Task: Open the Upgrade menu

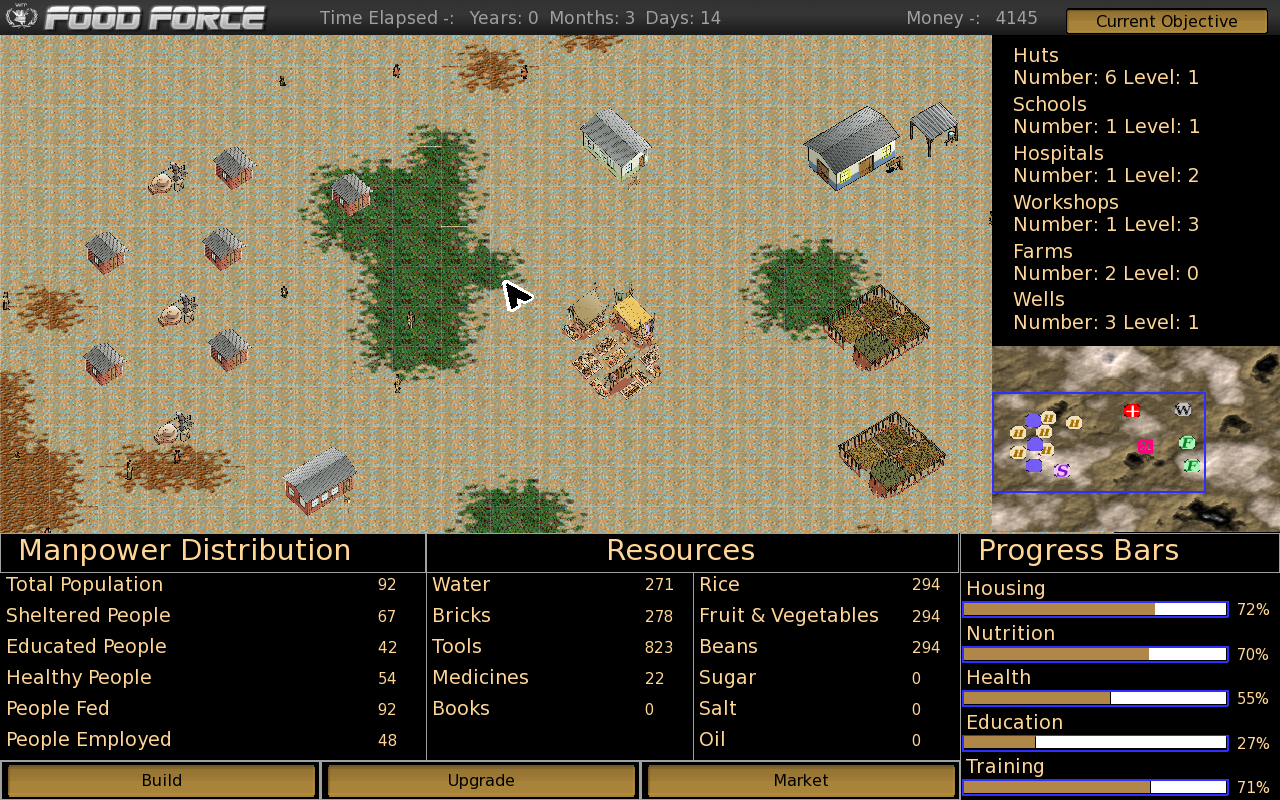Action: [x=481, y=781]
